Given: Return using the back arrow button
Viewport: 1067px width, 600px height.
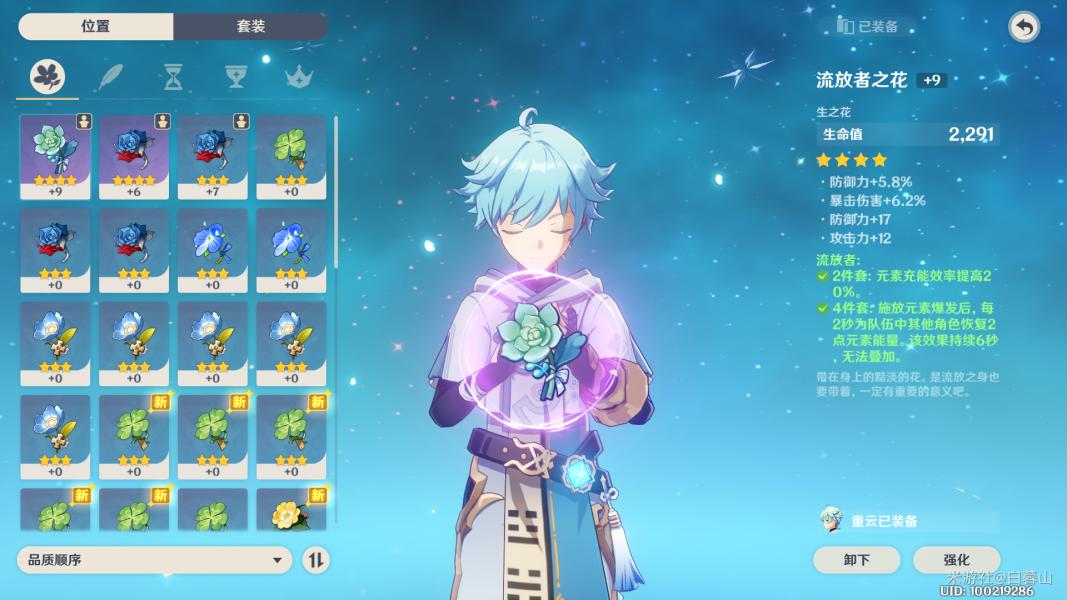Looking at the screenshot, I should pos(1023,27).
